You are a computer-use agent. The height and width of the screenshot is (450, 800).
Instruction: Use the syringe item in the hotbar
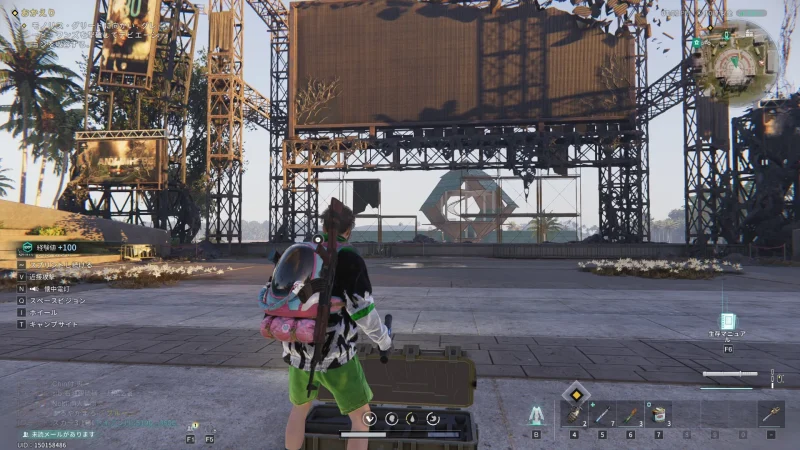602,414
